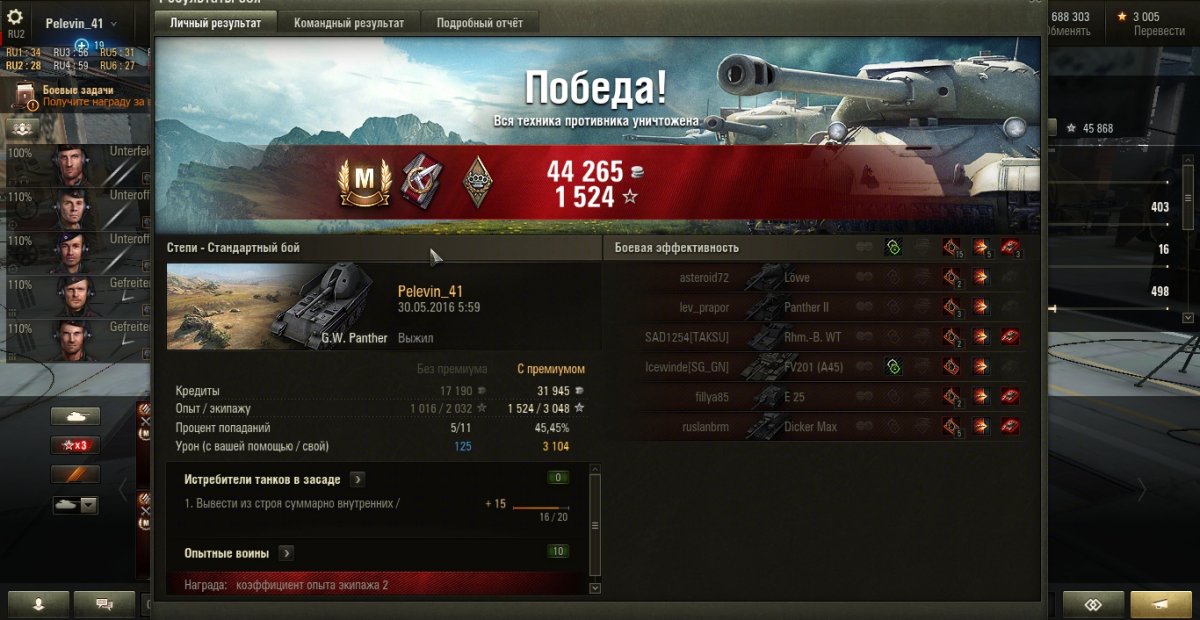Open the settings gear icon
The width and height of the screenshot is (1200, 620).
click(15, 17)
